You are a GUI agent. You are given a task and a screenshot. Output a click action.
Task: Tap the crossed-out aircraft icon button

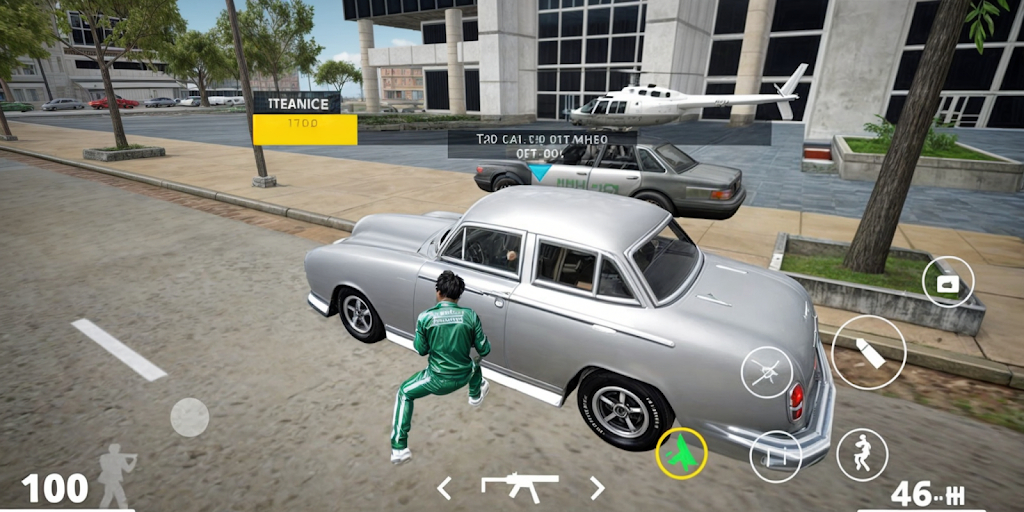(x=766, y=372)
